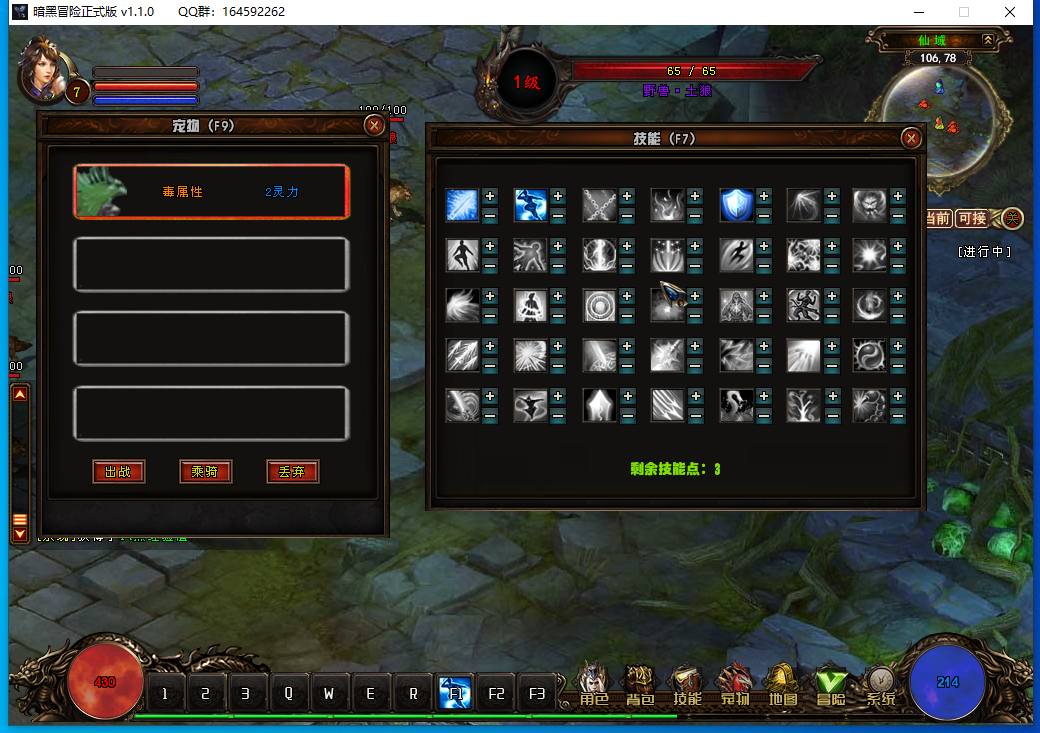
Task: Select the green poison-attribute pet row
Action: tap(211, 191)
